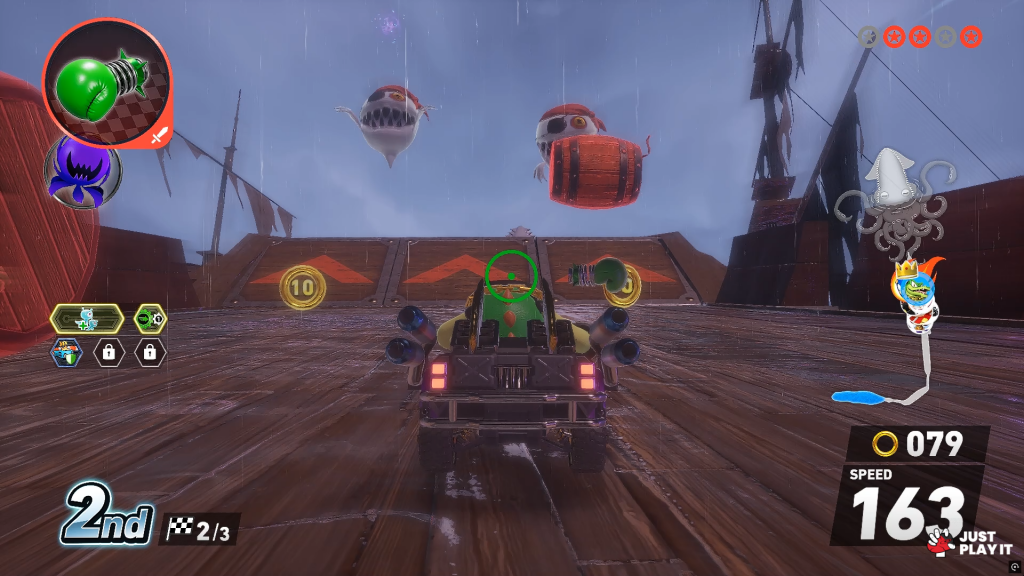The image size is (1024, 576).
Task: Use the green boxing glove item
Action: pyautogui.click(x=106, y=82)
